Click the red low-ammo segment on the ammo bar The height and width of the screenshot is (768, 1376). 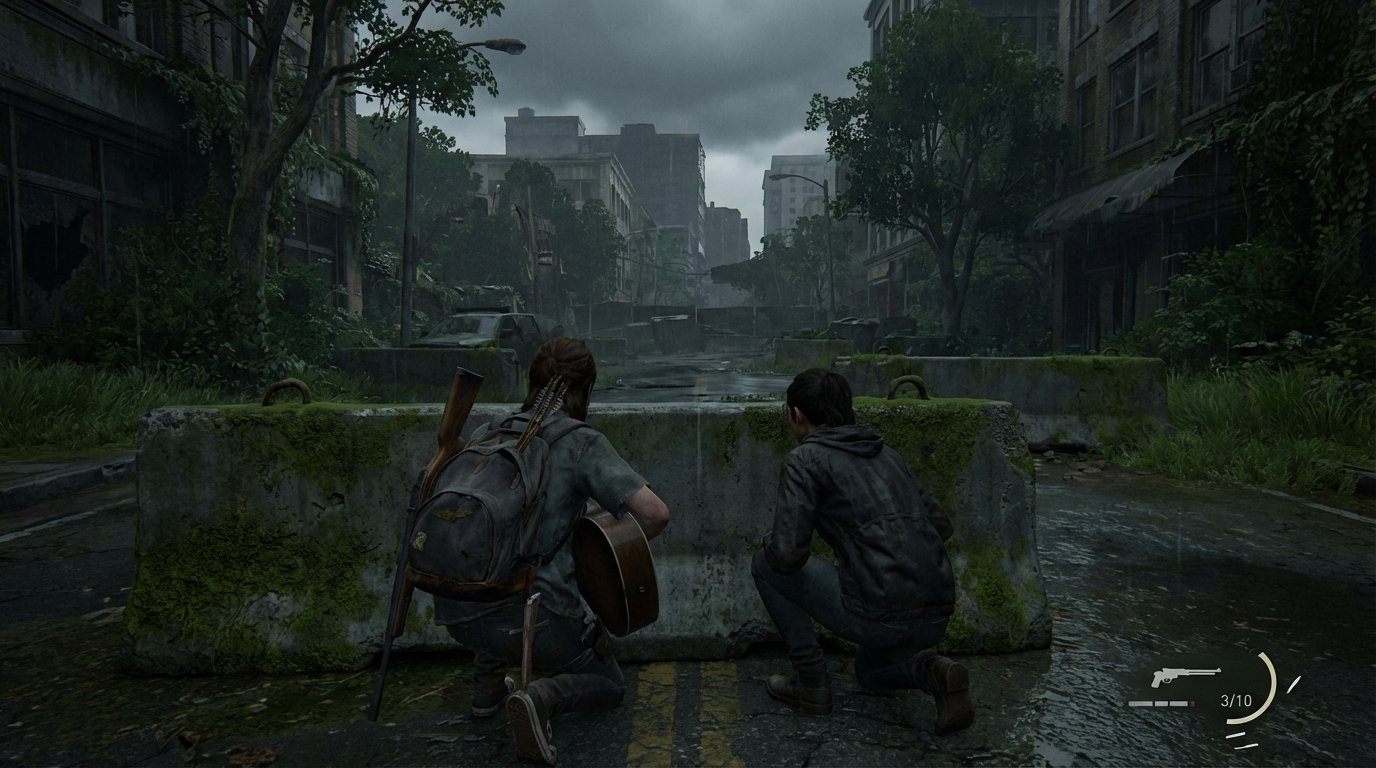(x=1192, y=703)
